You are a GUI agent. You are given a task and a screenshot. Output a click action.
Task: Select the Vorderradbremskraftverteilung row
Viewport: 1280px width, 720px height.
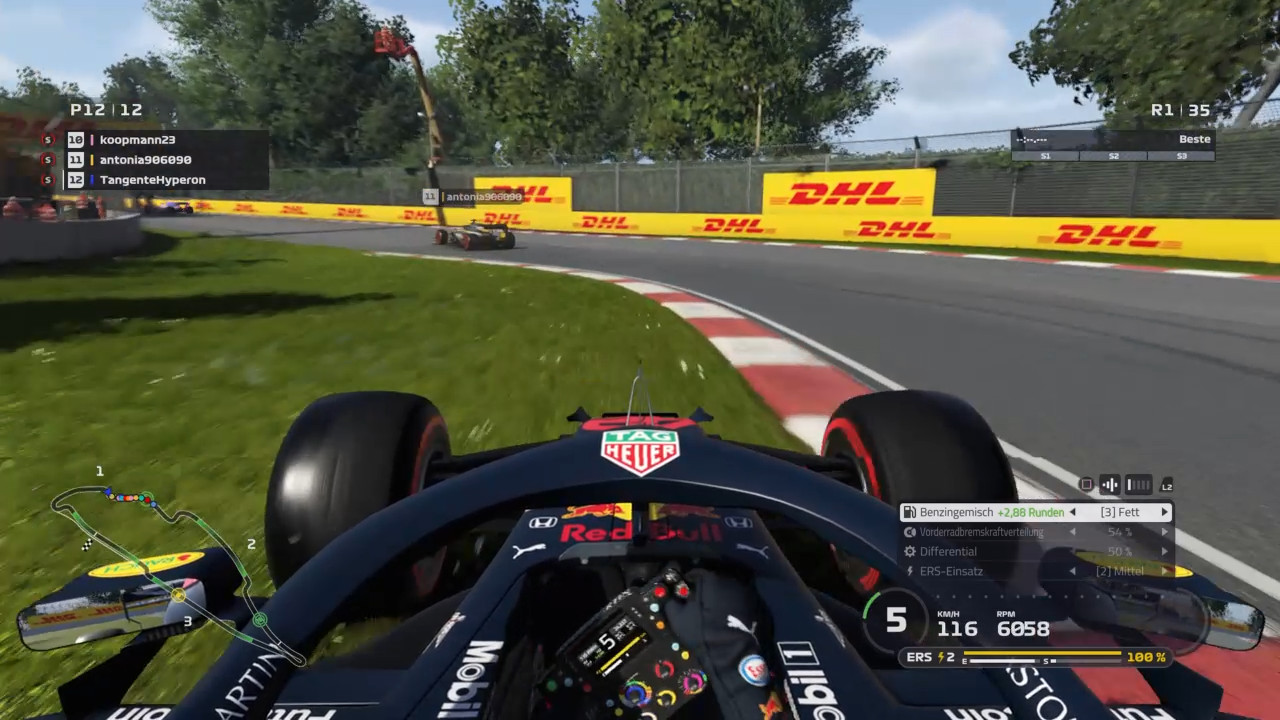point(1035,532)
